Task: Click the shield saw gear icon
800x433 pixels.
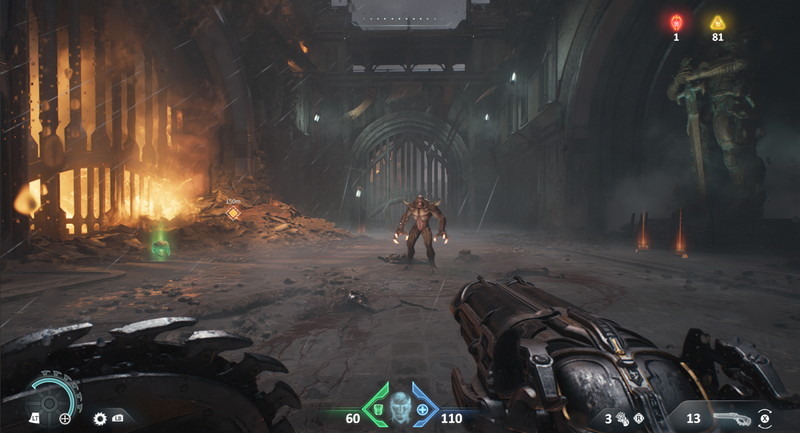Action: tap(100, 418)
